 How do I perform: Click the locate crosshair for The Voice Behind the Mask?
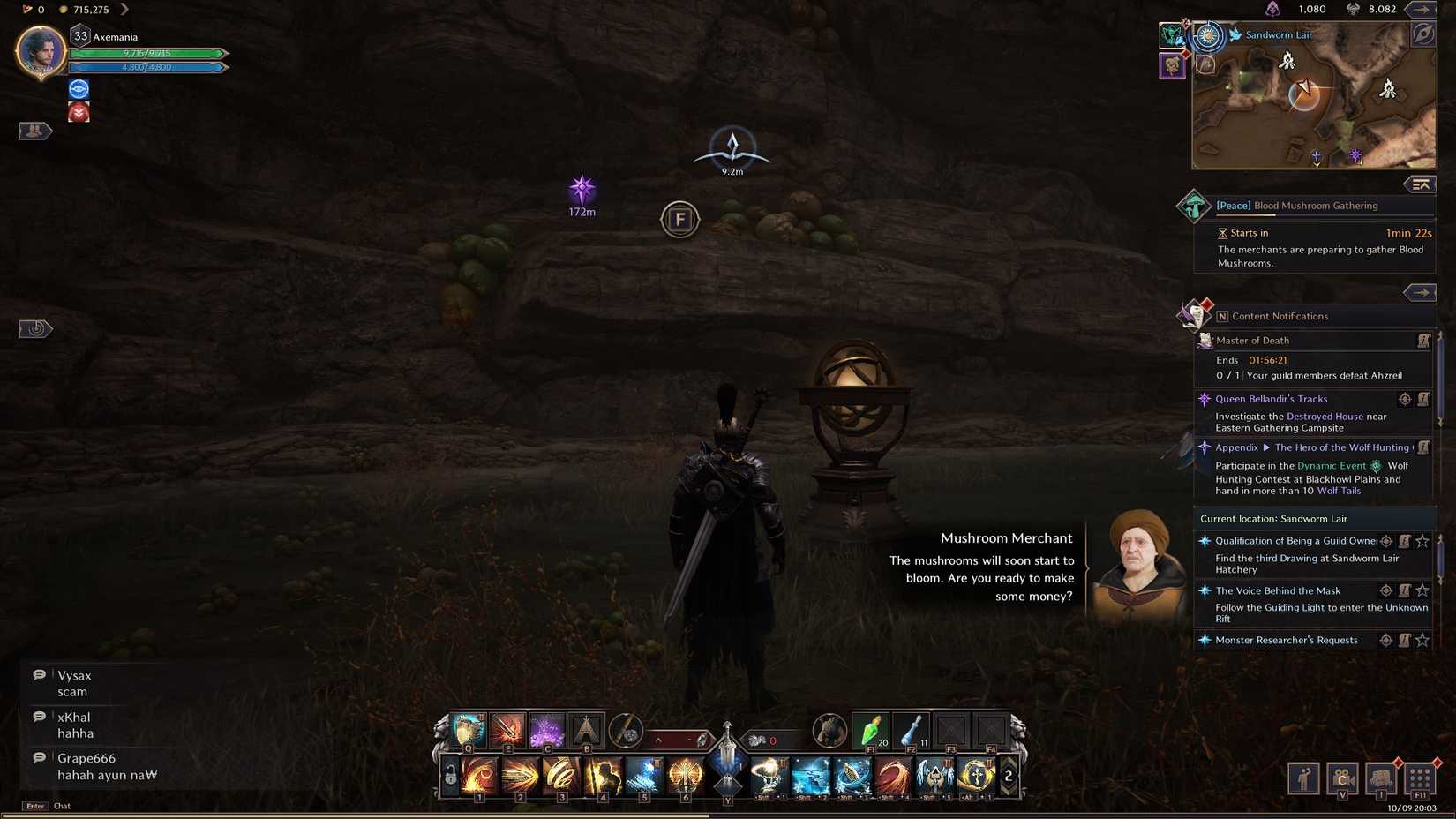pos(1386,590)
